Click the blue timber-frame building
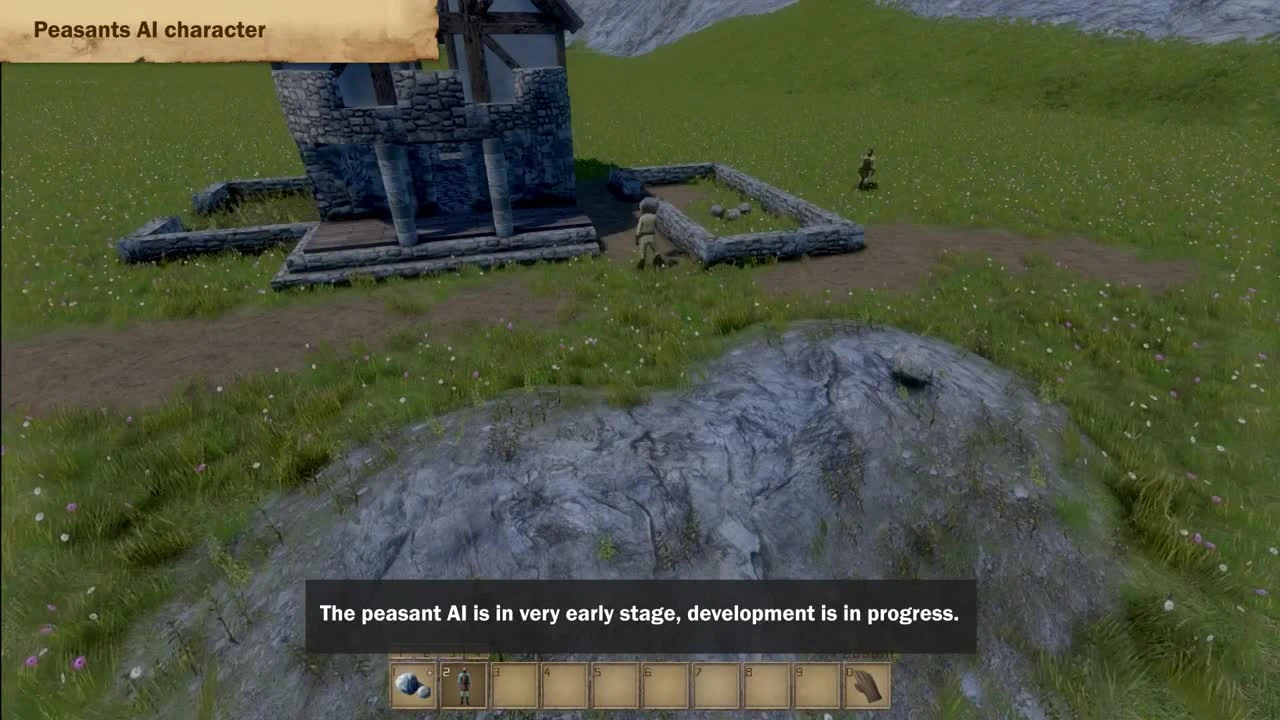This screenshot has height=720, width=1280. tap(420, 120)
